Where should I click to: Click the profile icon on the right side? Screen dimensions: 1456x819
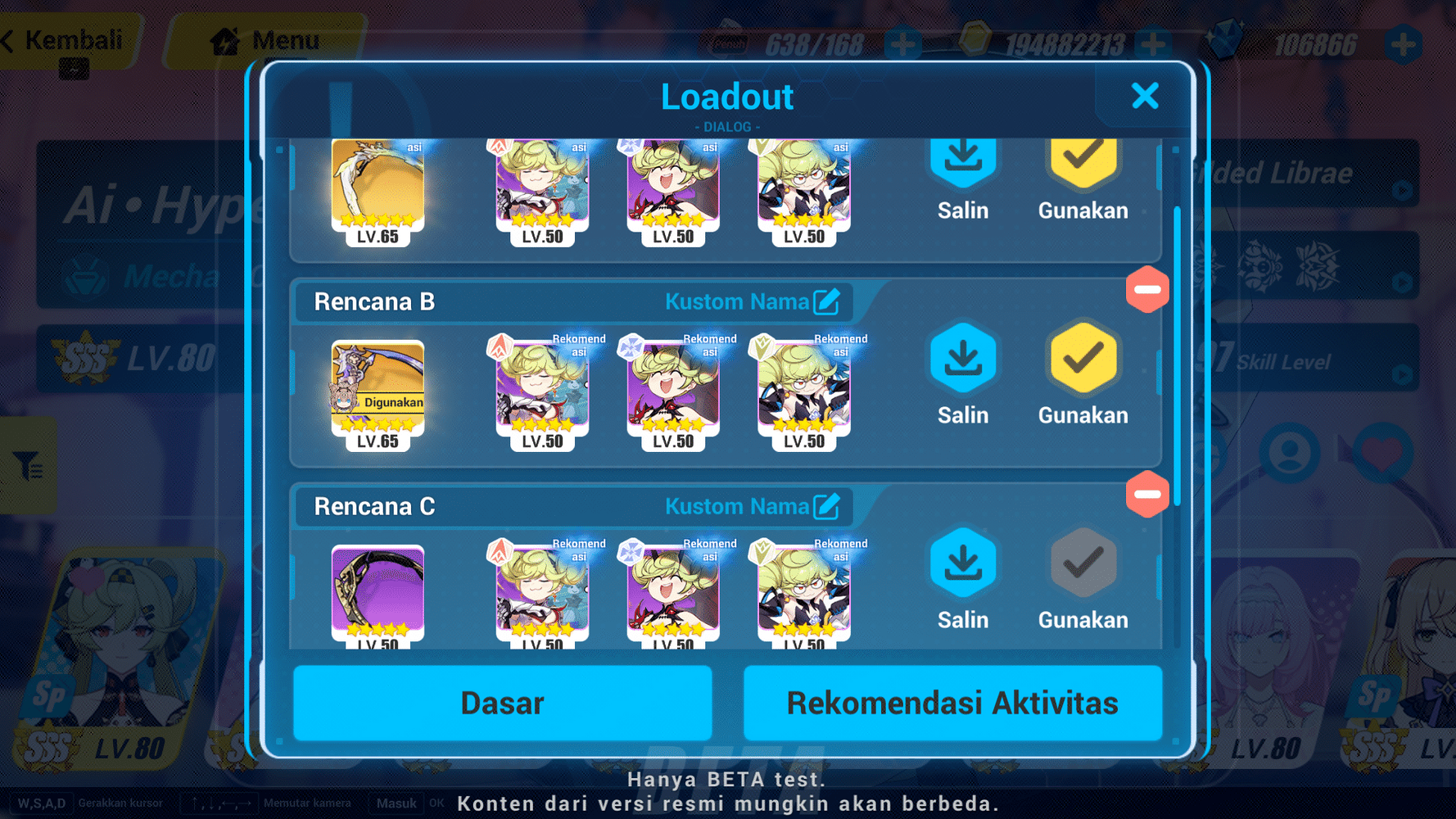(1291, 450)
